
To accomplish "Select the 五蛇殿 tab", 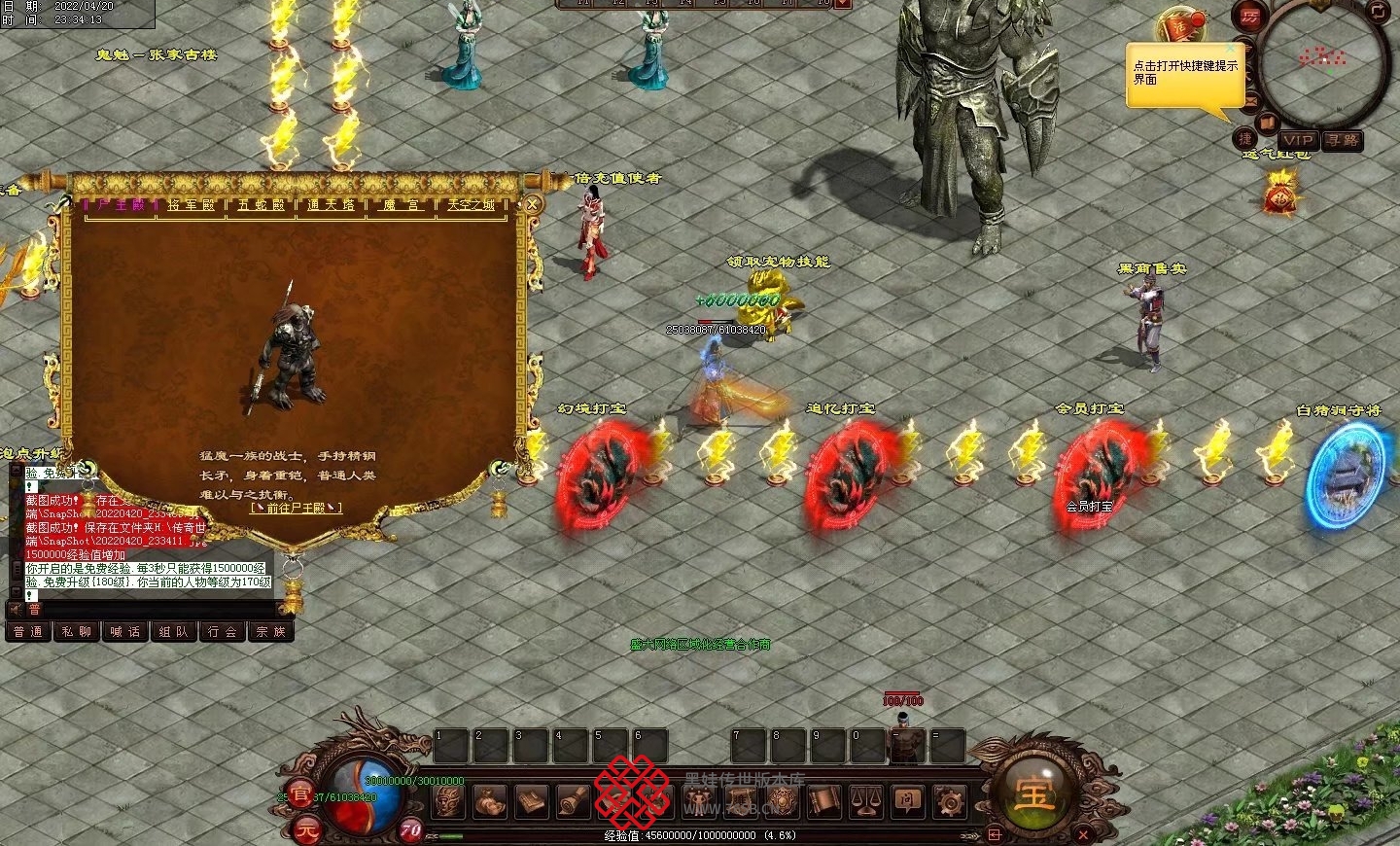I will pyautogui.click(x=261, y=205).
